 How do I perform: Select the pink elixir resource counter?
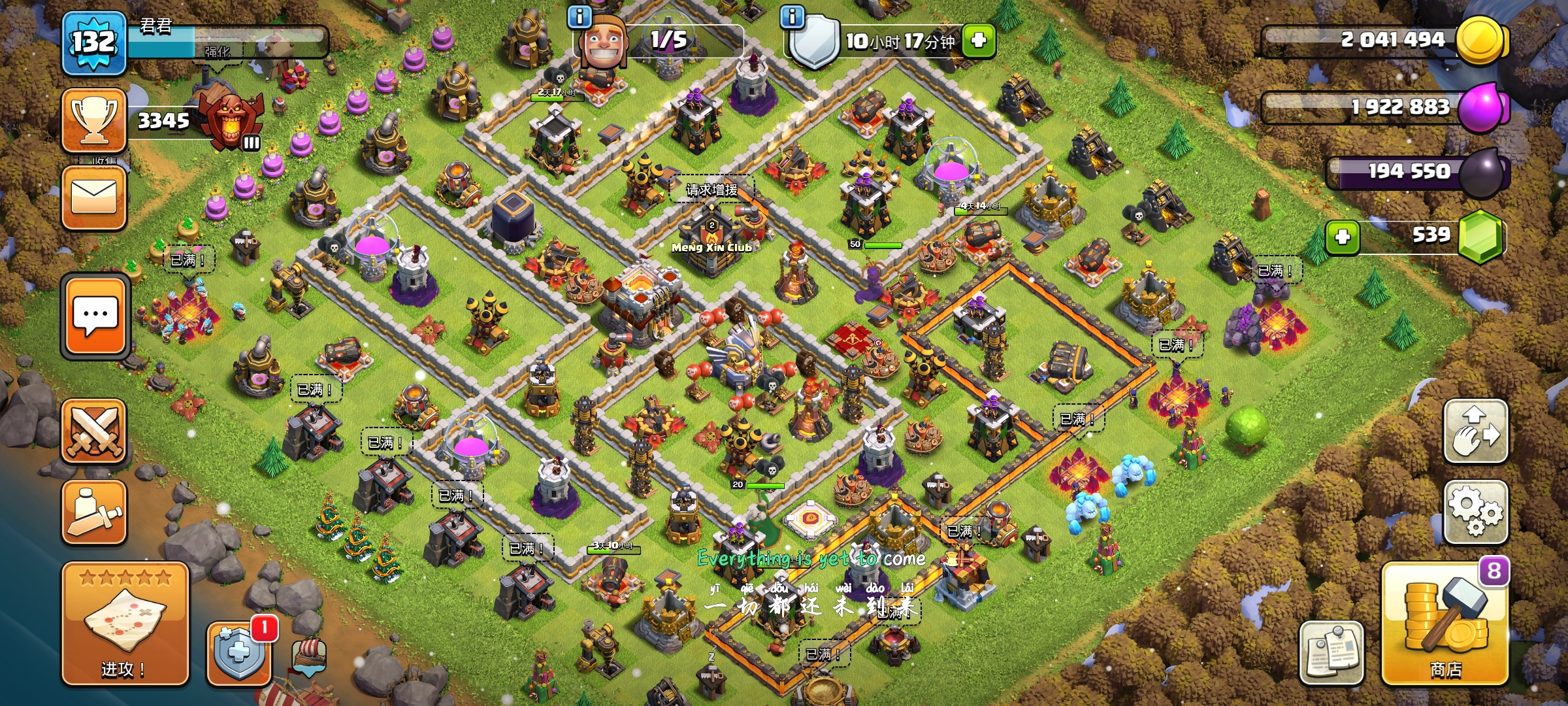(1385, 107)
